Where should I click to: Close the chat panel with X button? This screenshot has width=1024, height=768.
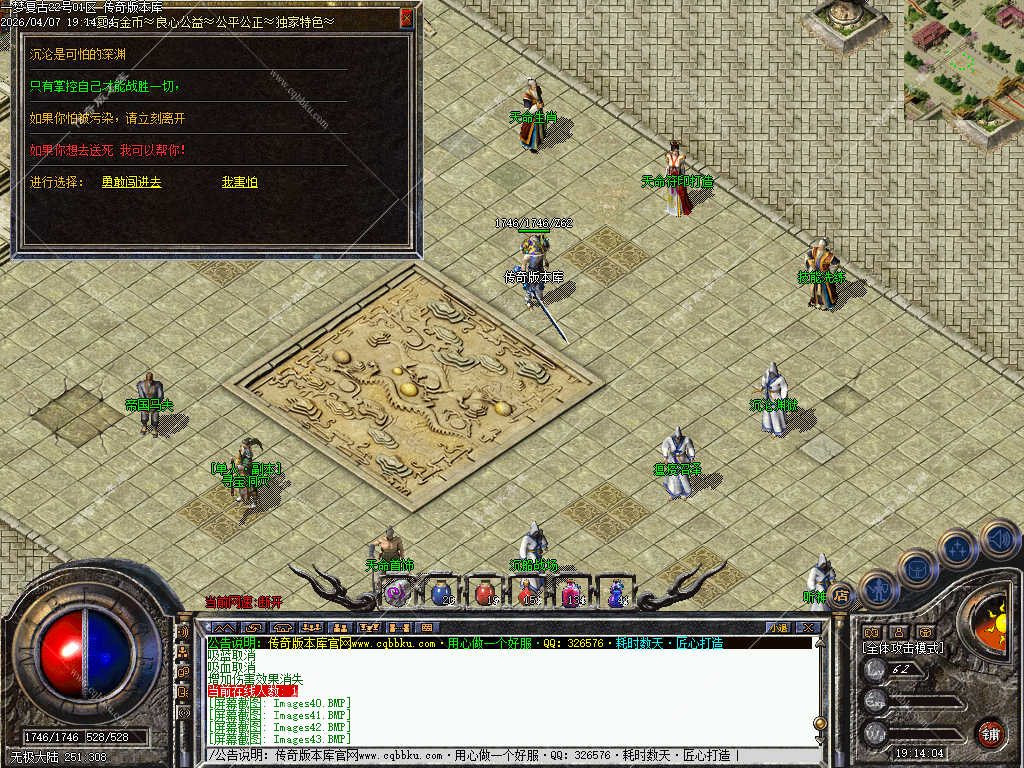point(809,627)
